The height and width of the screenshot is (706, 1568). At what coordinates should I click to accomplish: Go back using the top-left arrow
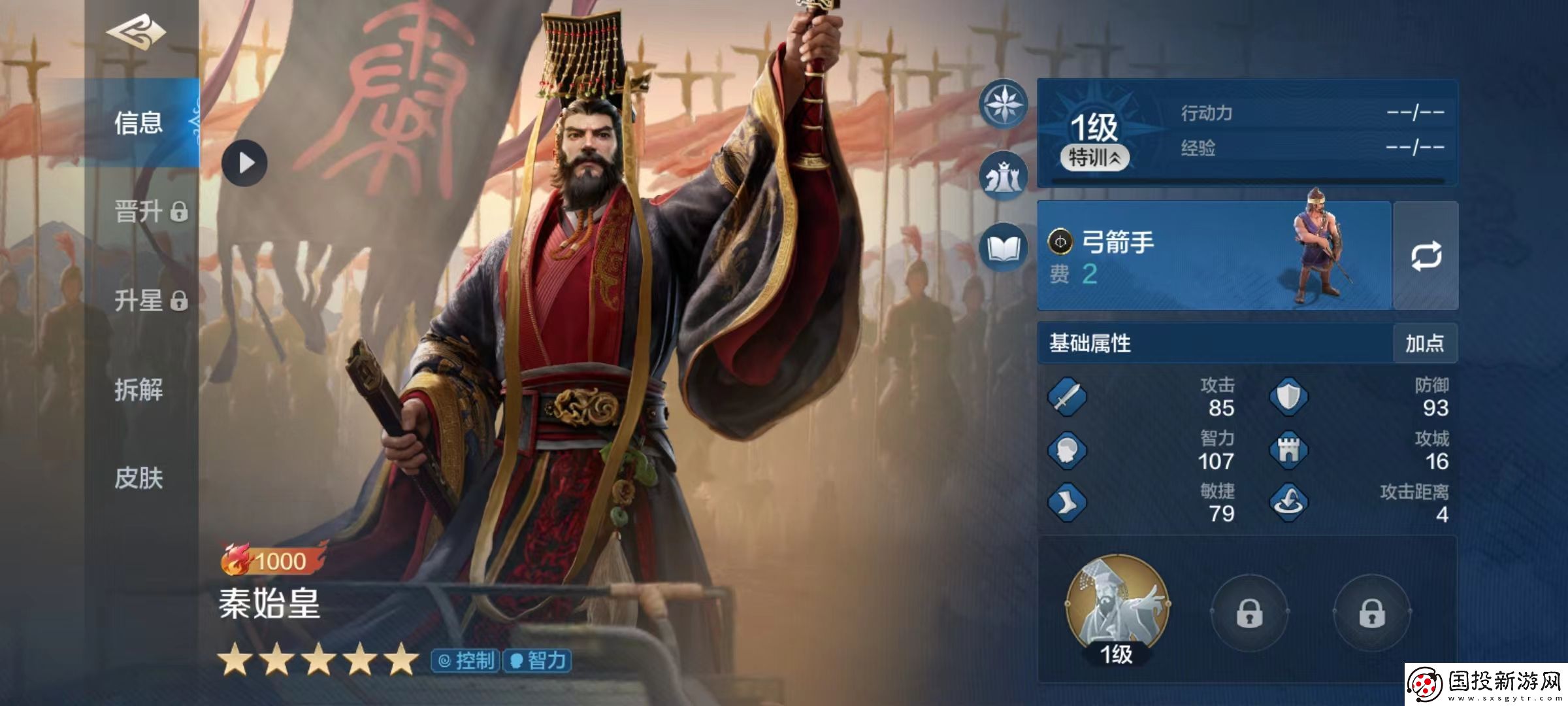(x=136, y=33)
